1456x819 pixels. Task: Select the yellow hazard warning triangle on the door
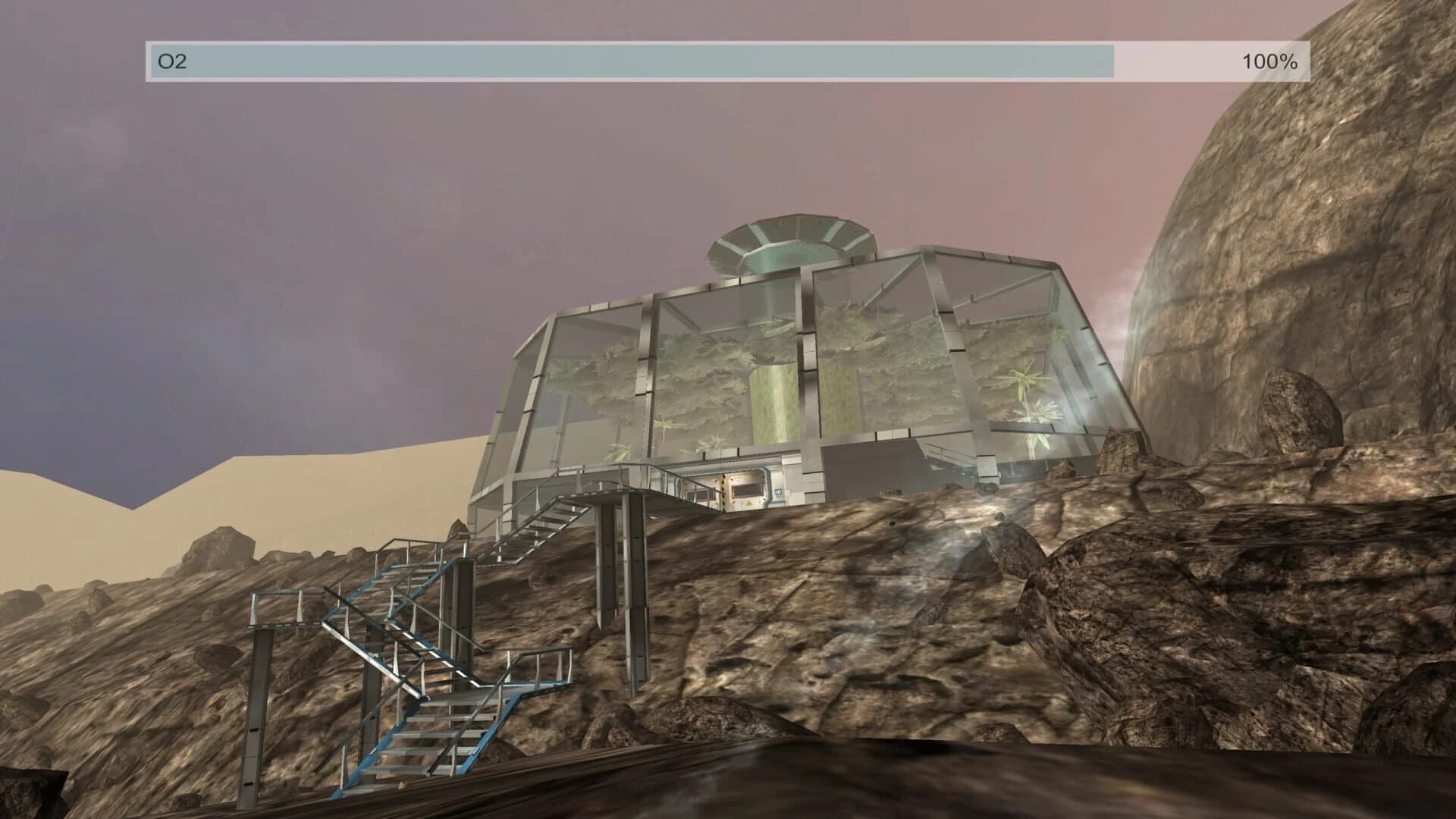[748, 503]
